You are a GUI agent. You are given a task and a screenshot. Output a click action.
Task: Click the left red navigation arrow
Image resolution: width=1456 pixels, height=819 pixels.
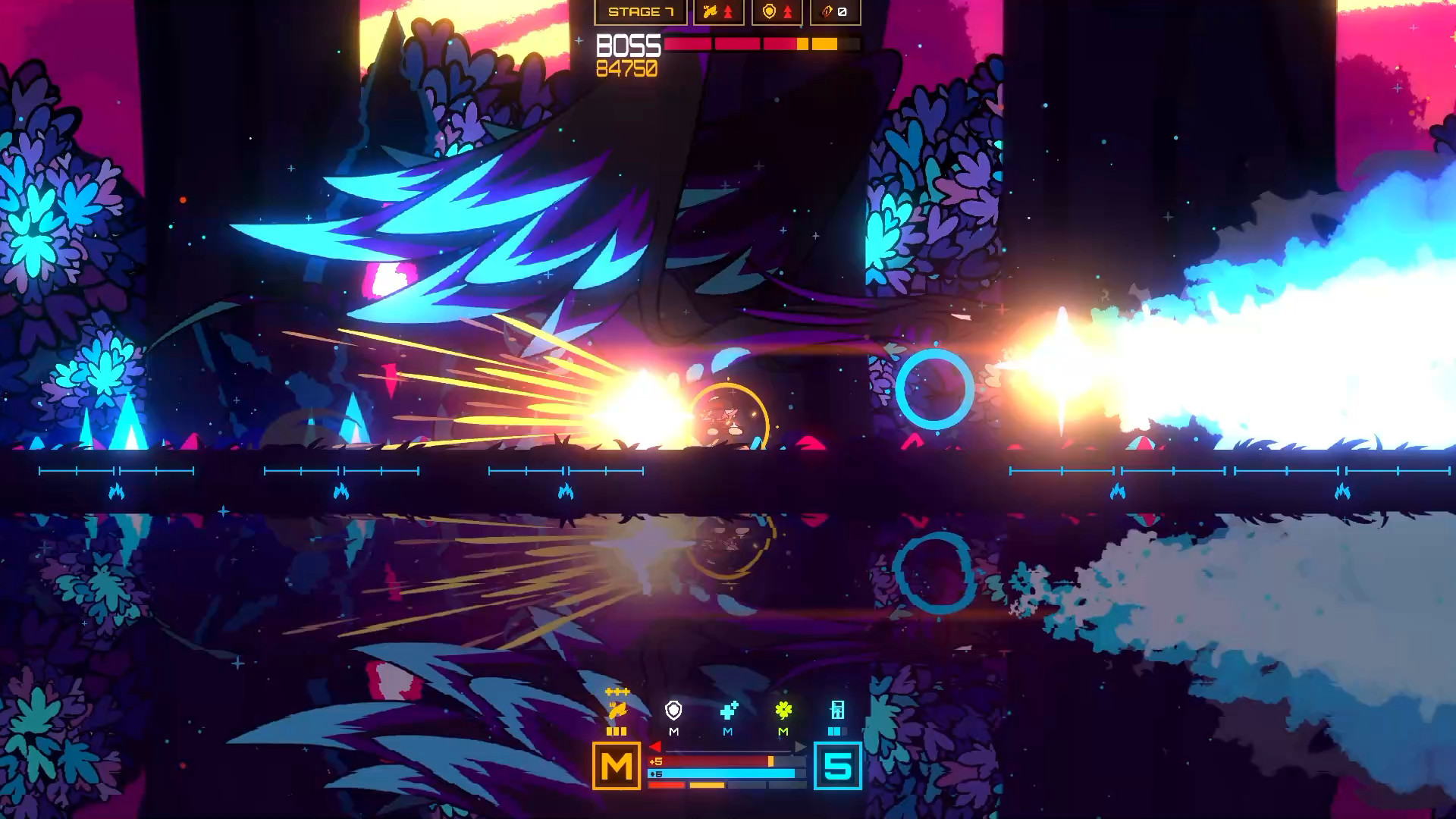click(656, 746)
